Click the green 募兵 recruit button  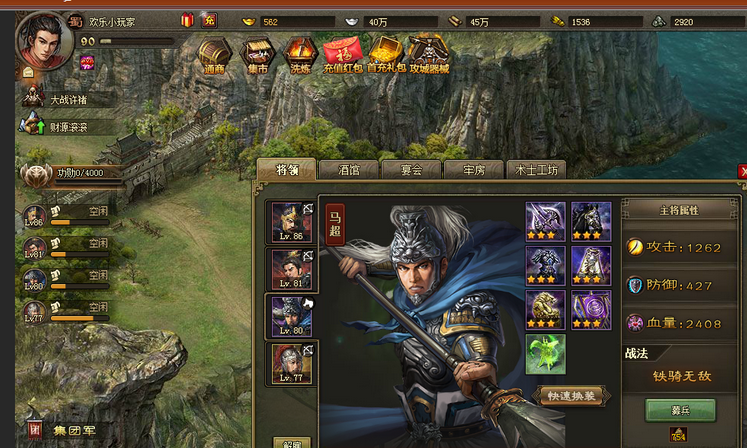pos(679,410)
